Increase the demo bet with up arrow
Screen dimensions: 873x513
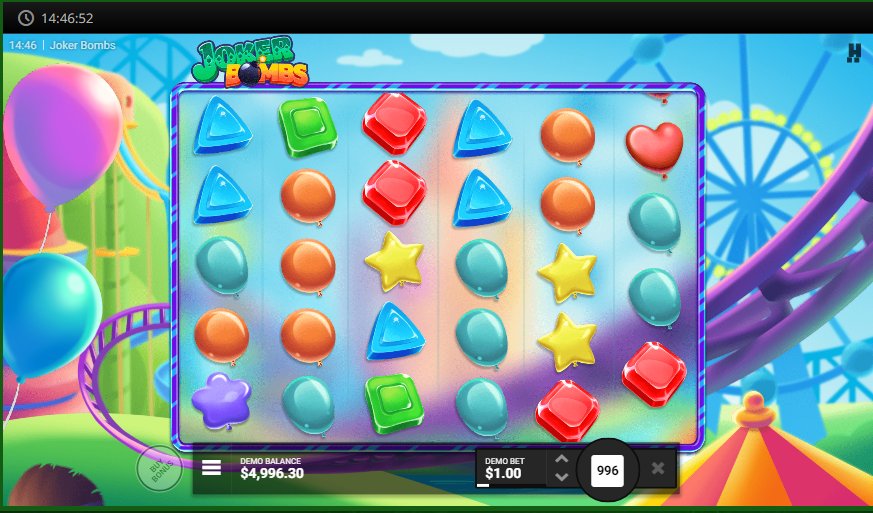point(561,460)
